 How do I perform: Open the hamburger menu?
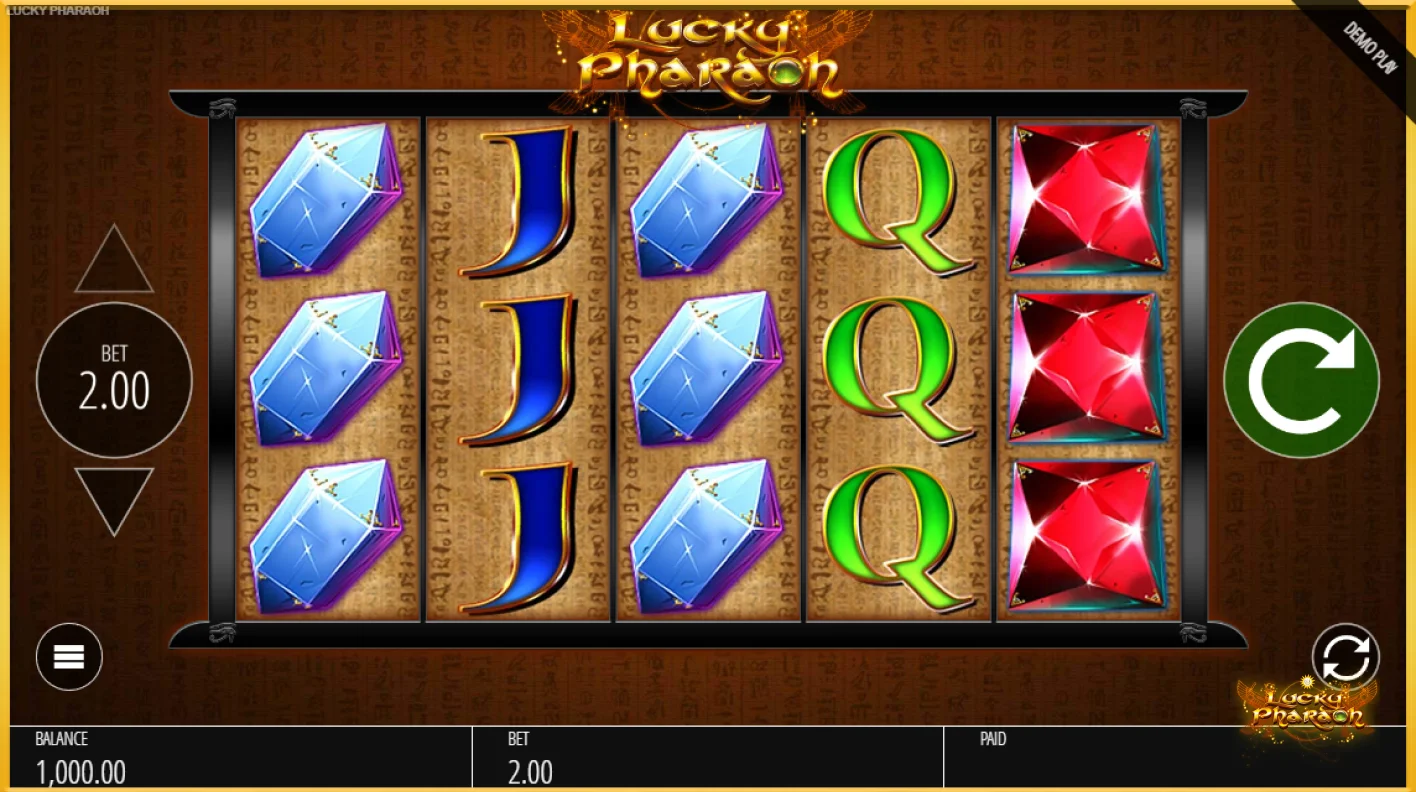tap(67, 657)
